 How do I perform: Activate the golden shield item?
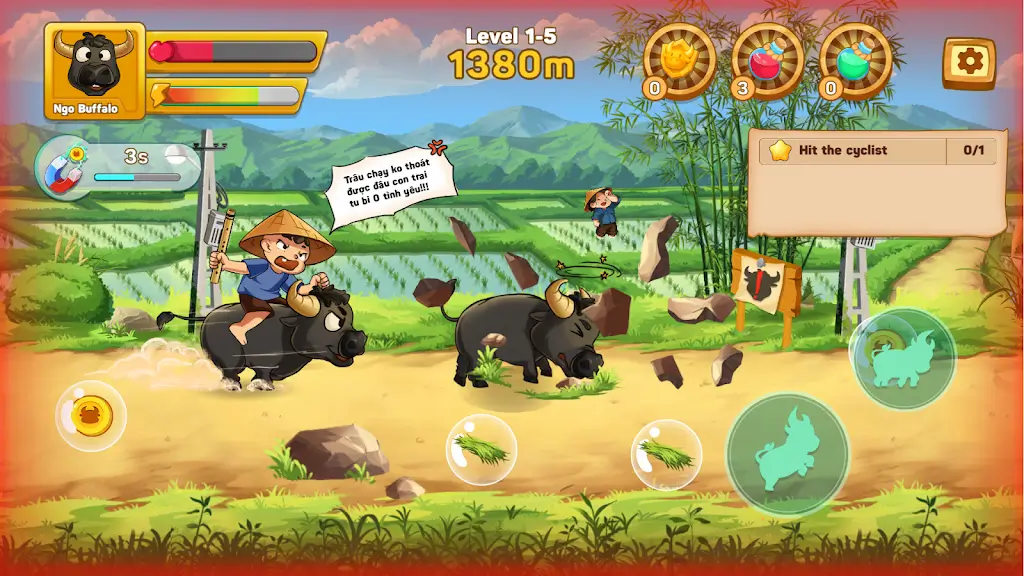pyautogui.click(x=679, y=60)
